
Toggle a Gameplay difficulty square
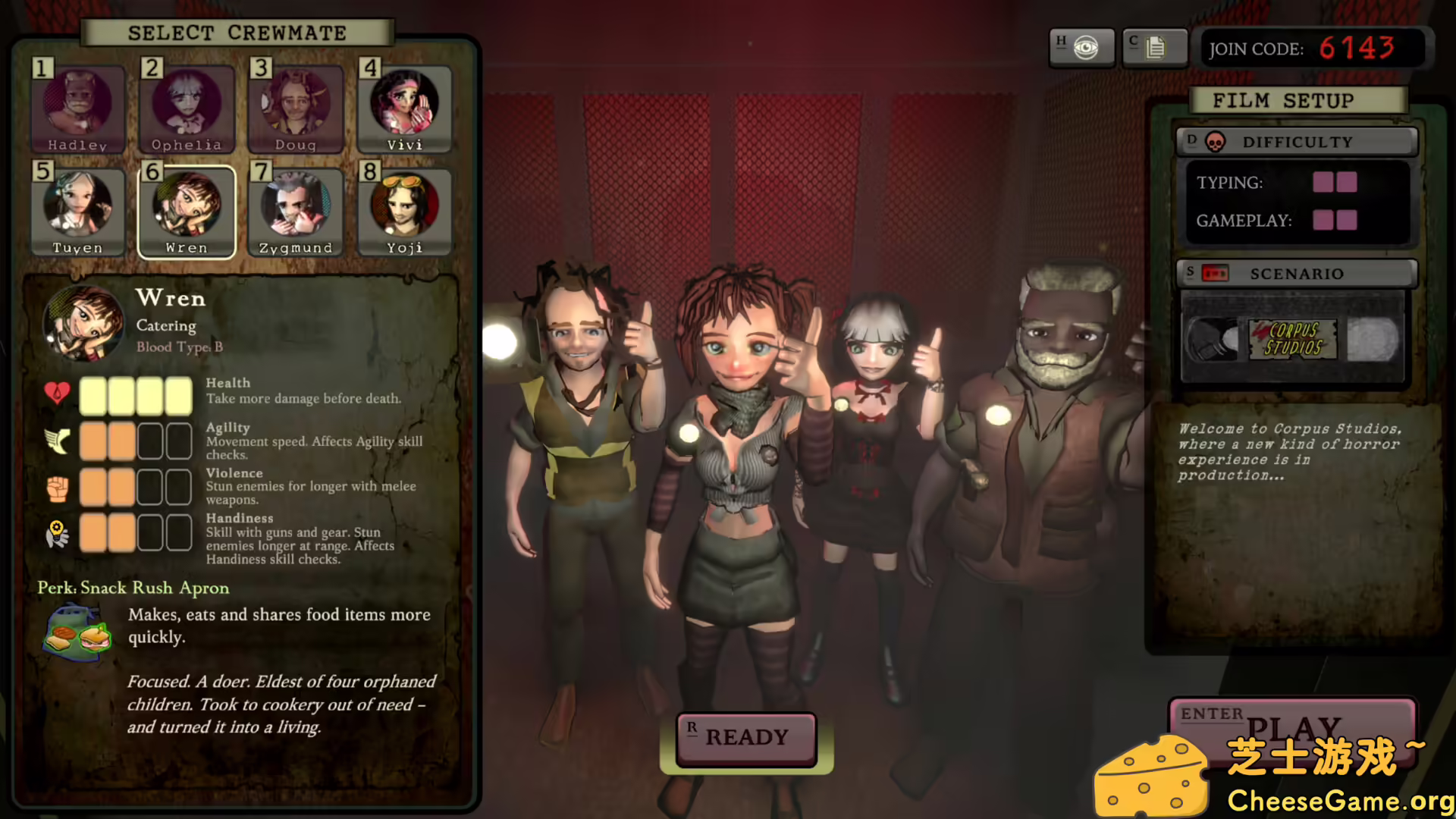(1325, 221)
